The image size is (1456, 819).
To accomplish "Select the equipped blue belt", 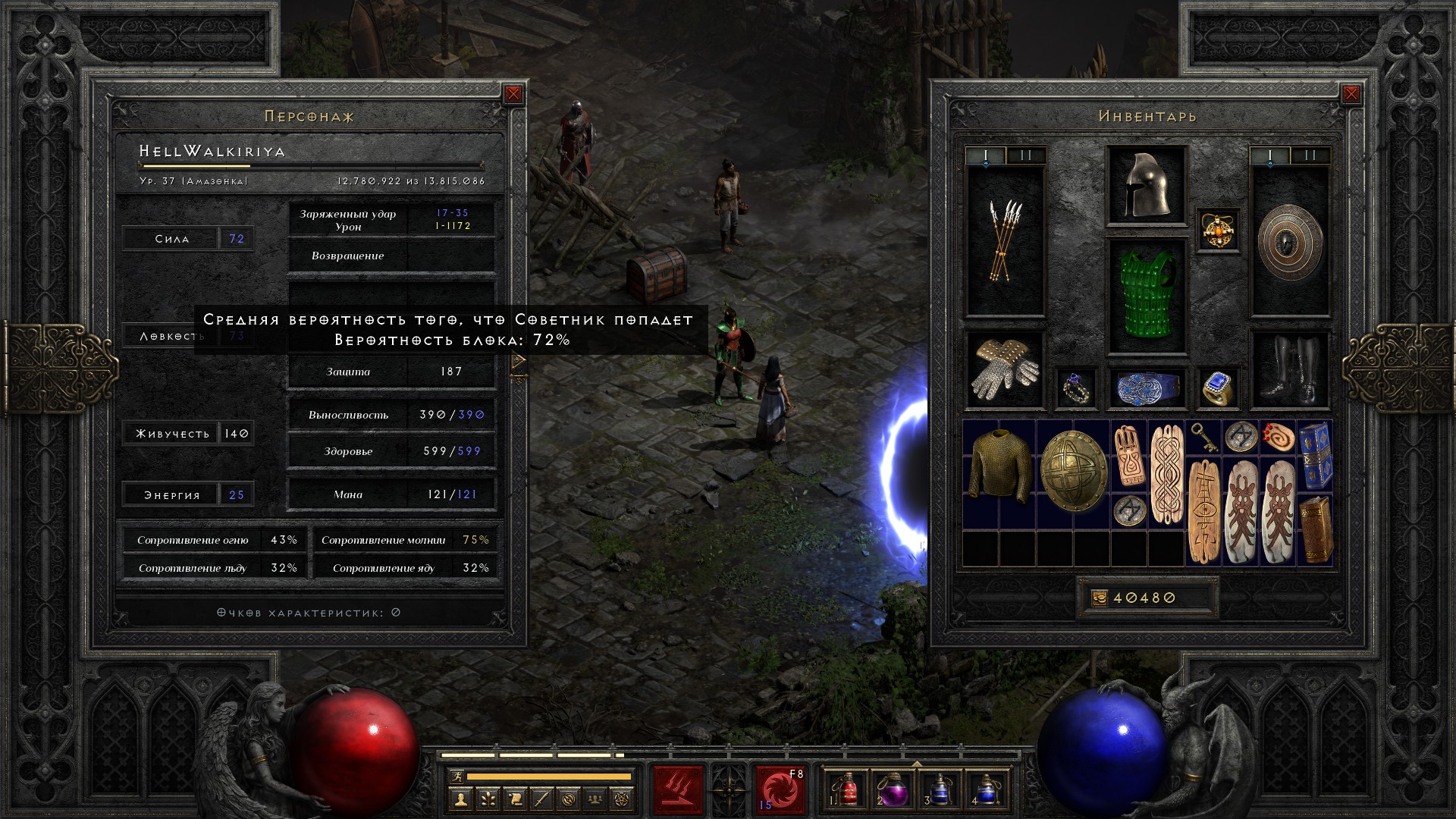I will [x=1147, y=388].
